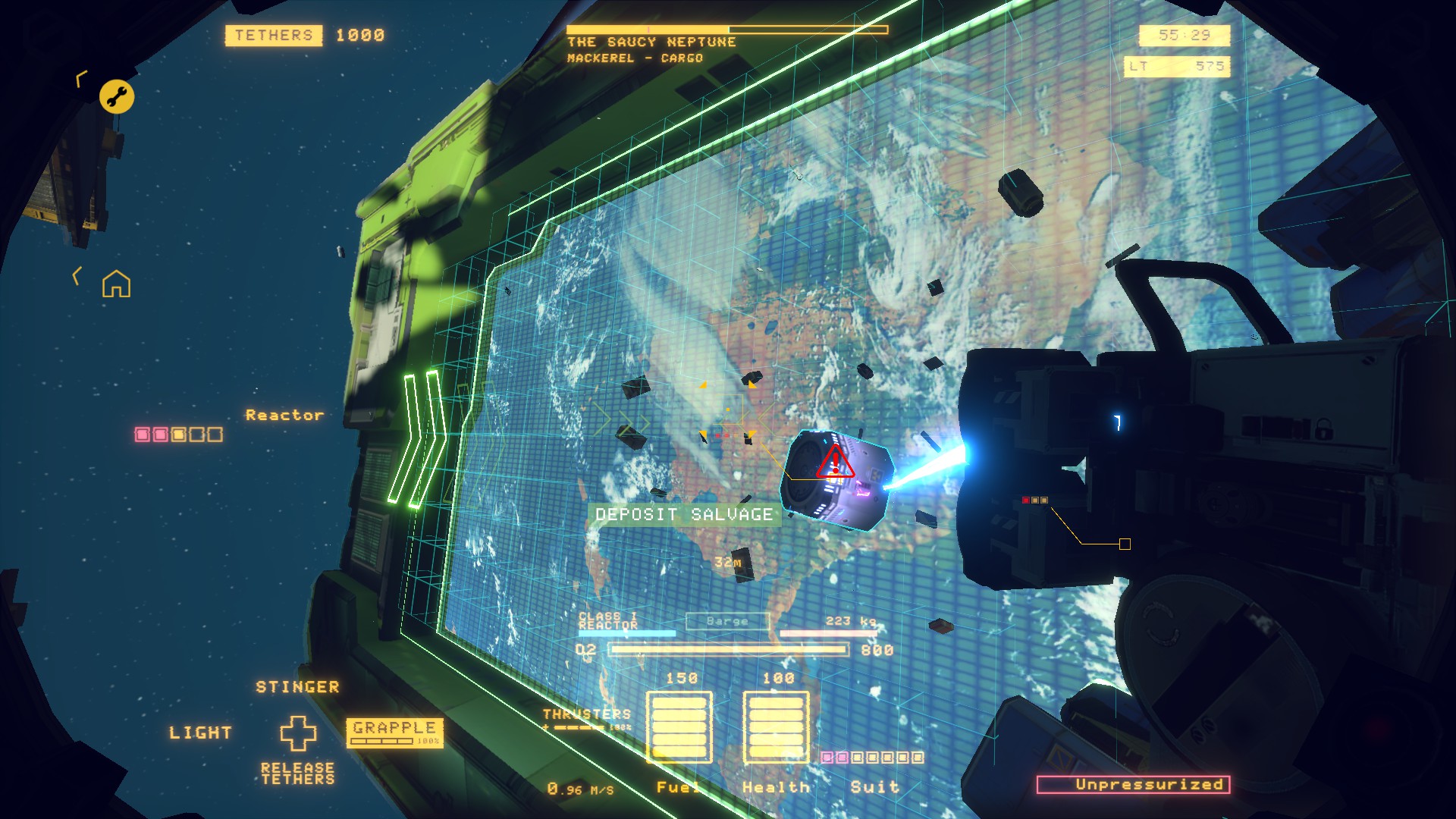Viewport: 1456px width, 819px height.
Task: Choose the GRAPPLE tool
Action: pyautogui.click(x=394, y=732)
